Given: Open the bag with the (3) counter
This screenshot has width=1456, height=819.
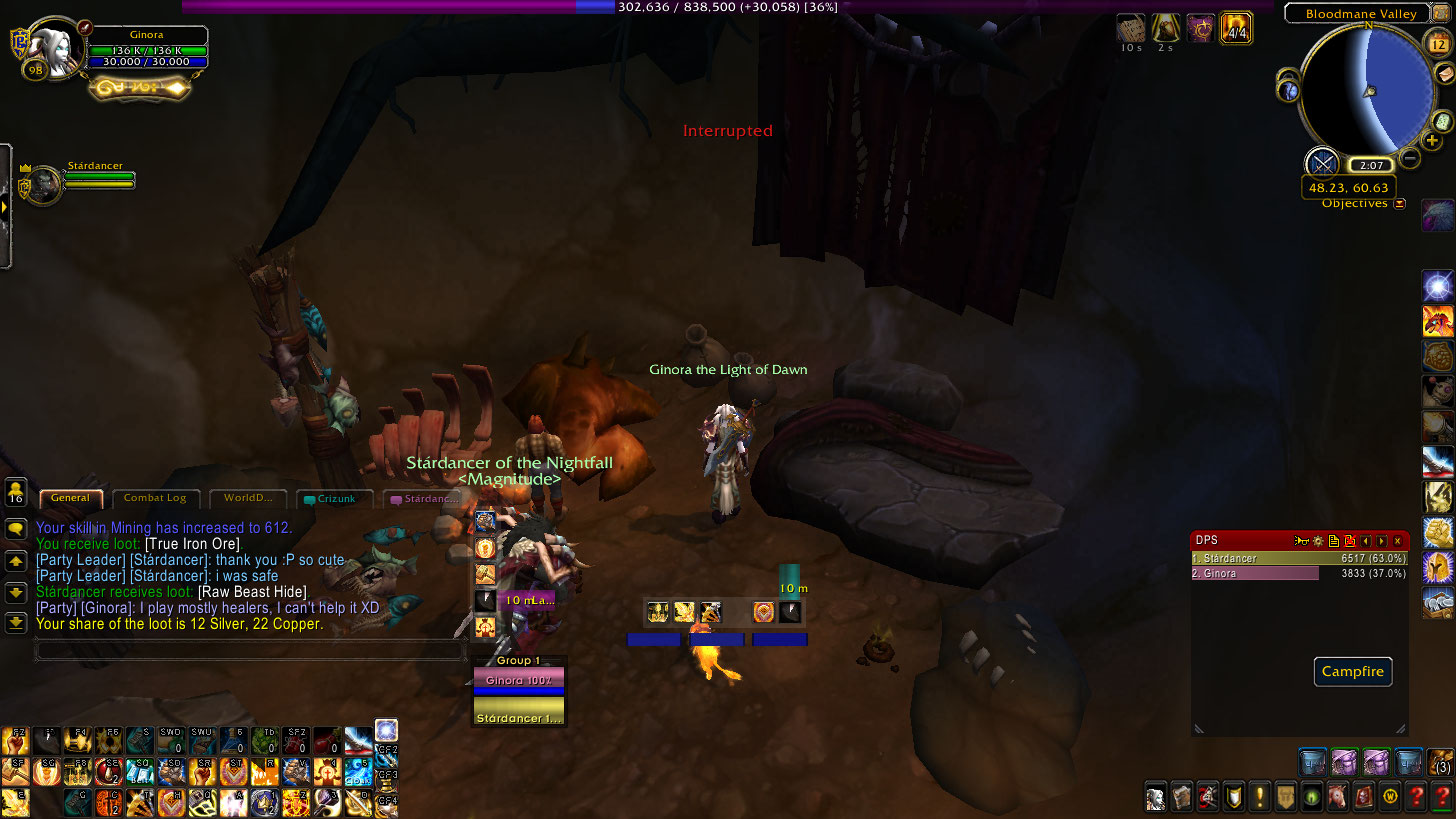Looking at the screenshot, I should (x=1440, y=762).
